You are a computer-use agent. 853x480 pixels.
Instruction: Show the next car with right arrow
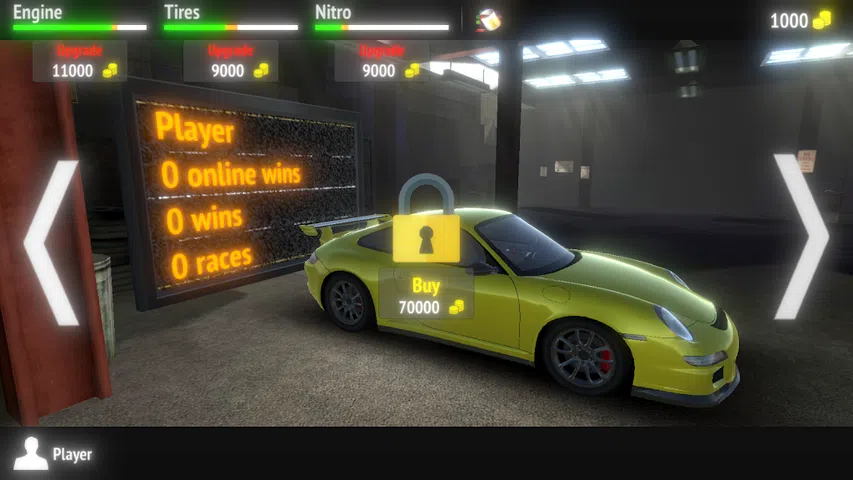(800, 237)
